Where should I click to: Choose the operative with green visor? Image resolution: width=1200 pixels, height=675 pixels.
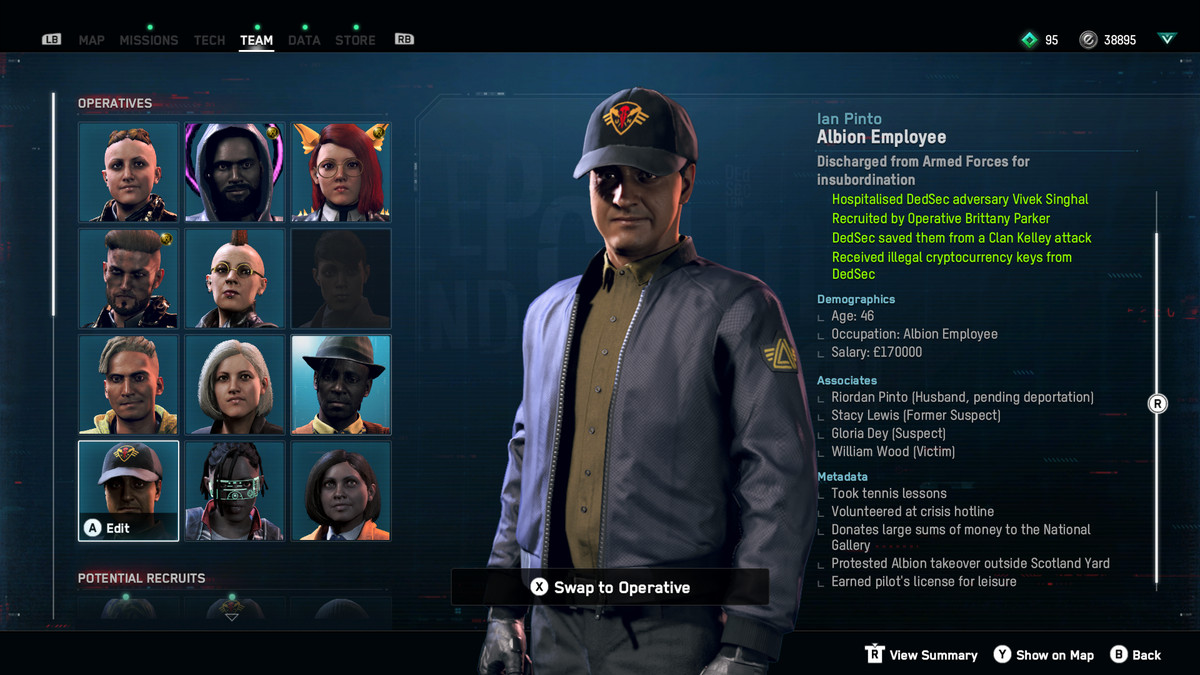click(x=235, y=490)
